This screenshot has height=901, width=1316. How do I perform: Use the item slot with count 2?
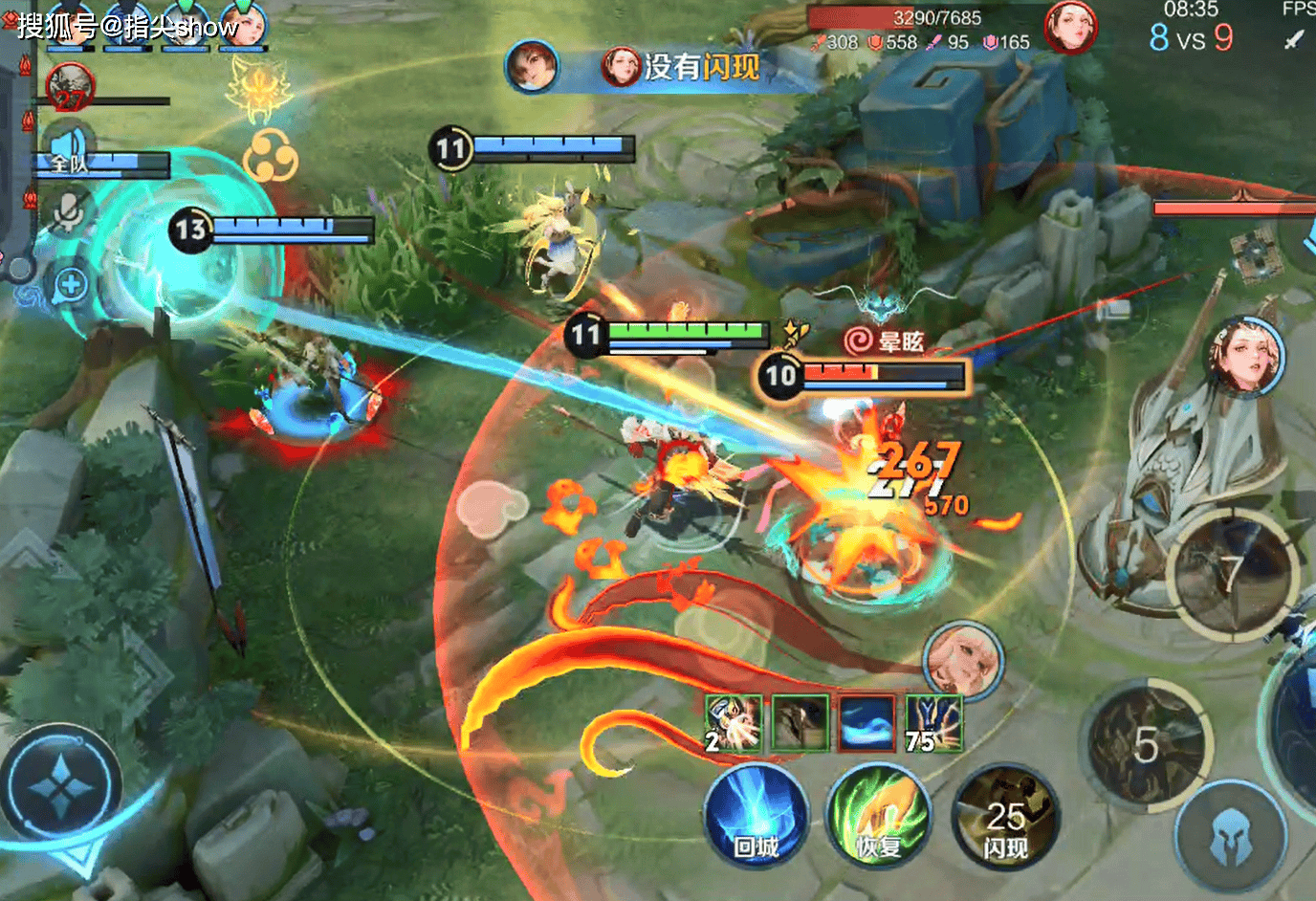coord(734,723)
